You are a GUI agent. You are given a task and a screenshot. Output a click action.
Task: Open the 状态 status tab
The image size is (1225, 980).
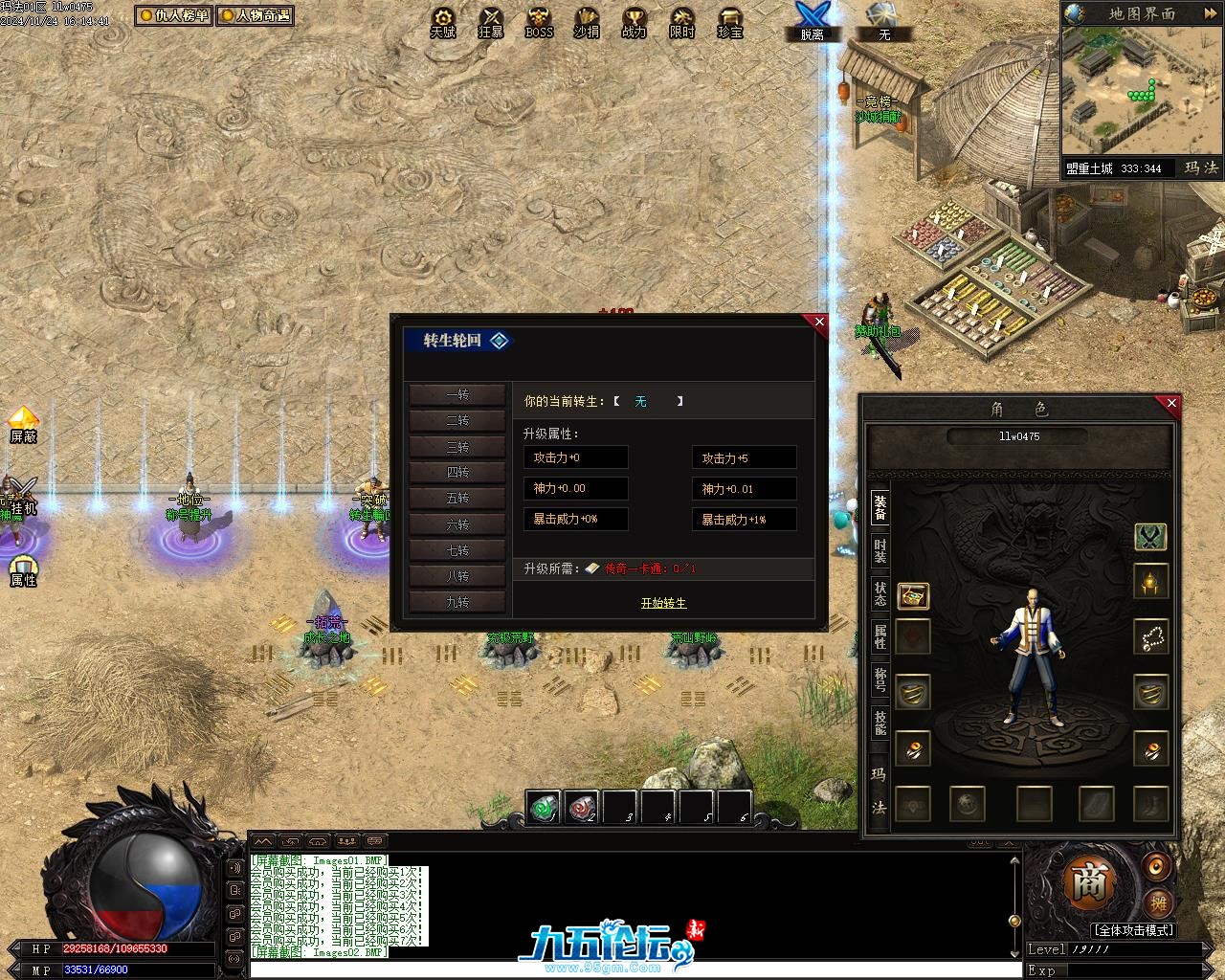[x=880, y=593]
